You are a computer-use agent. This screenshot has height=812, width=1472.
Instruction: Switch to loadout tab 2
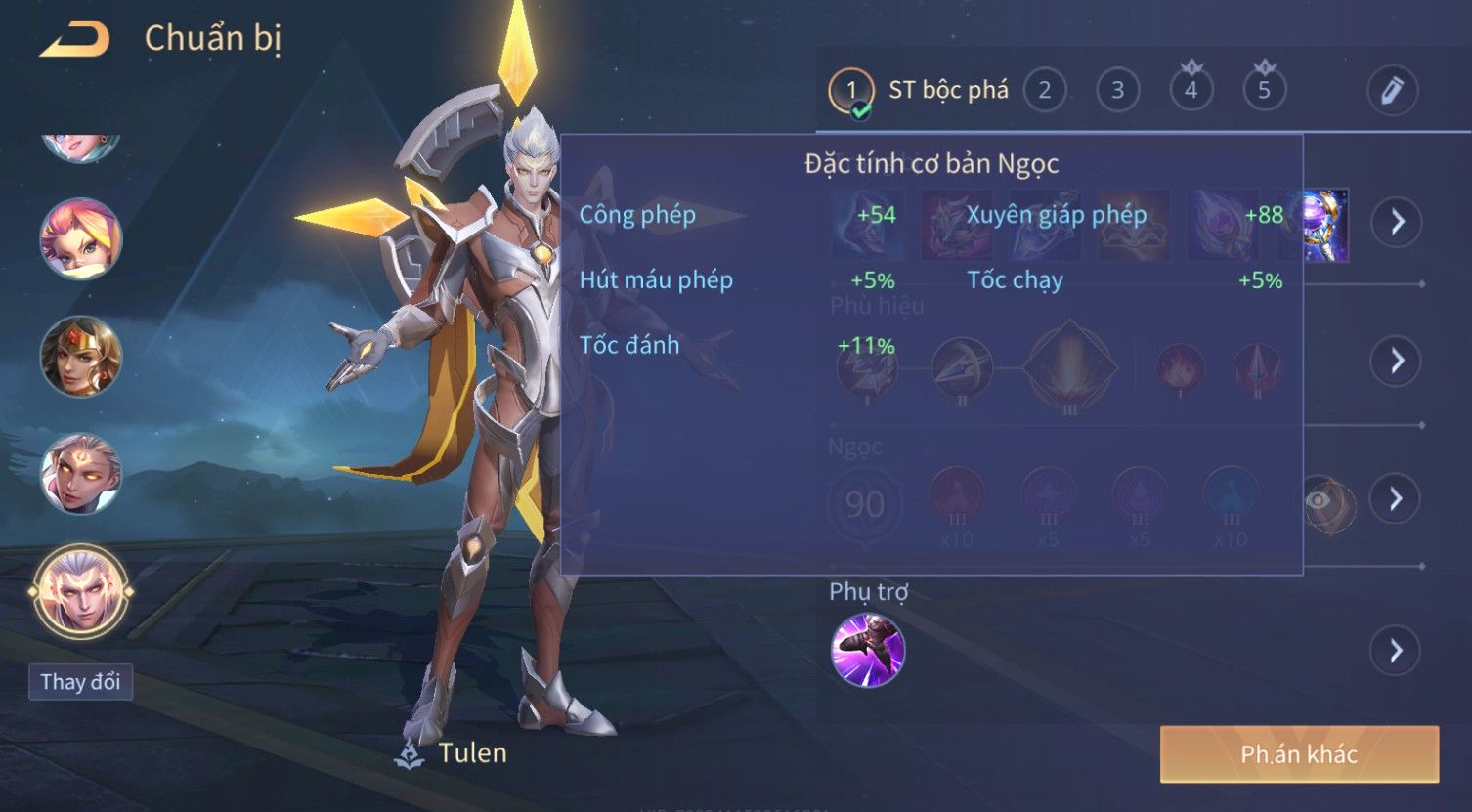[1044, 91]
